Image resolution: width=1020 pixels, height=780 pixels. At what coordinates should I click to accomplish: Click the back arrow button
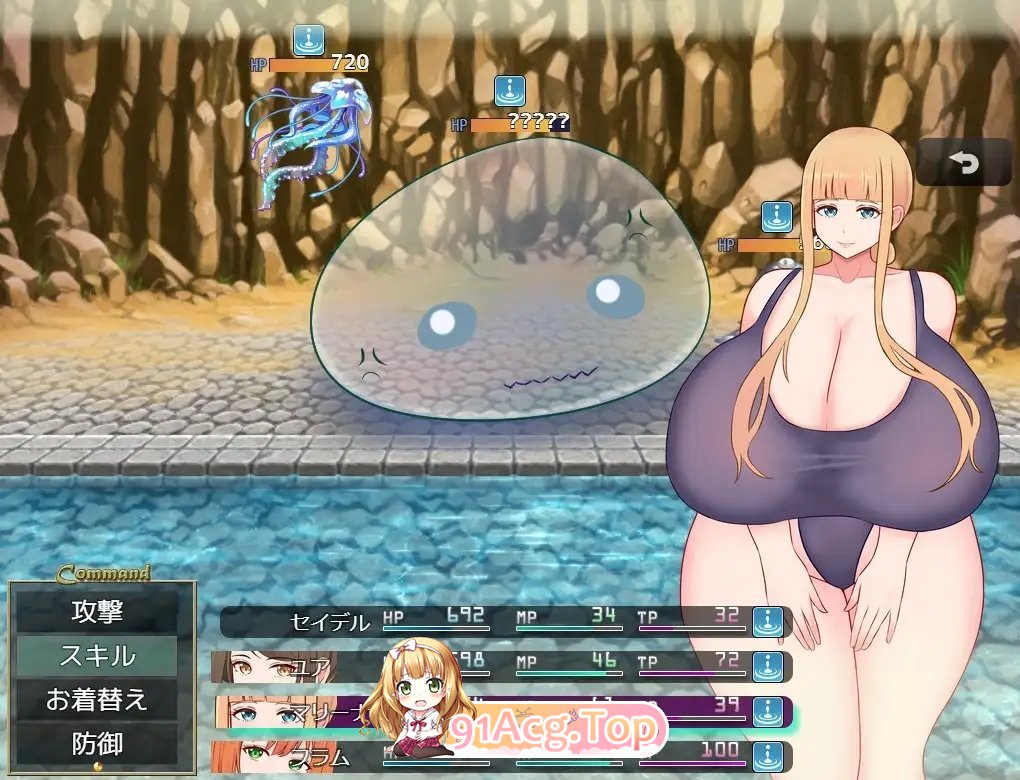tap(964, 163)
